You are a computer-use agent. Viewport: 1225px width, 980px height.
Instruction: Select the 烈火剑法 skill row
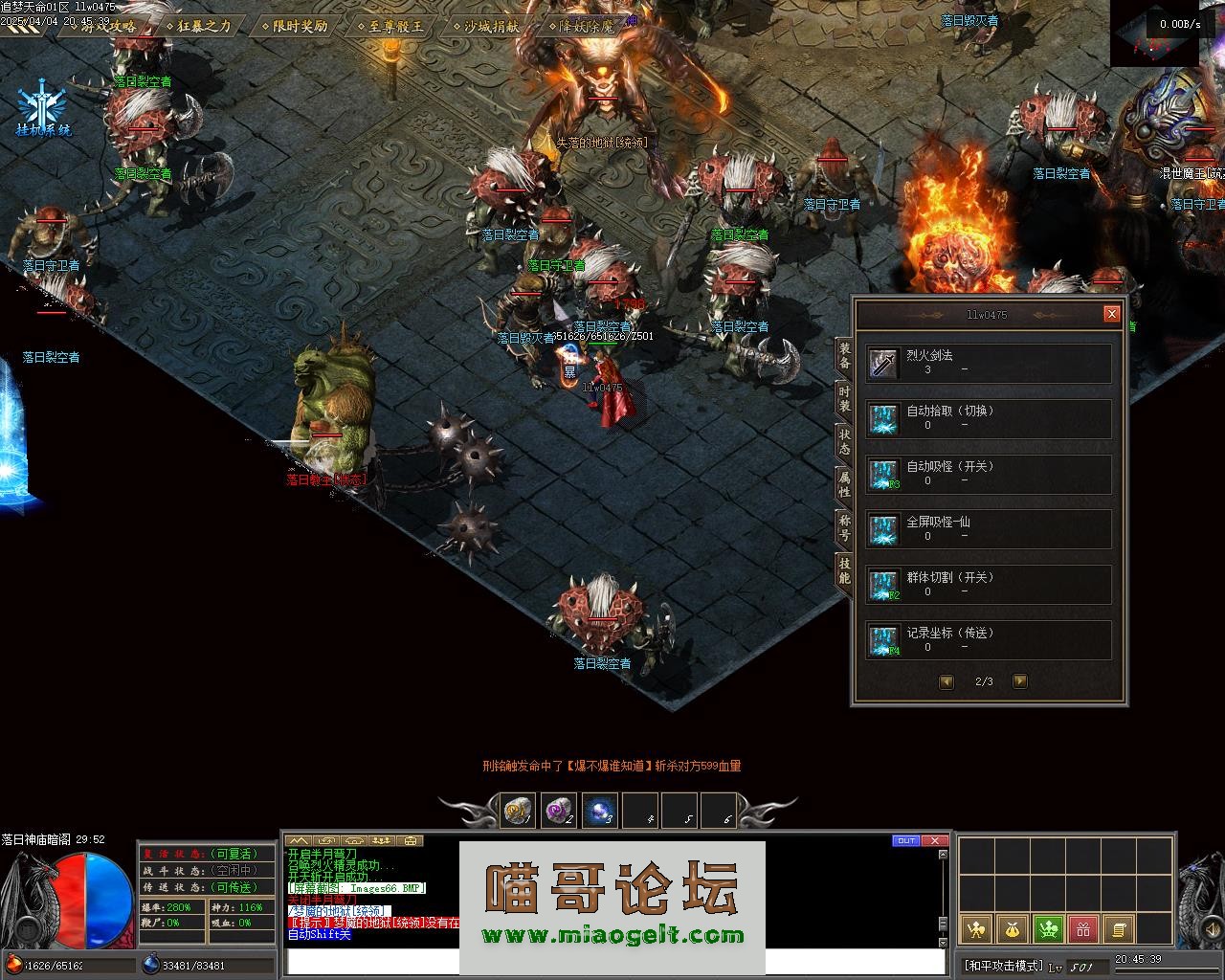989,364
